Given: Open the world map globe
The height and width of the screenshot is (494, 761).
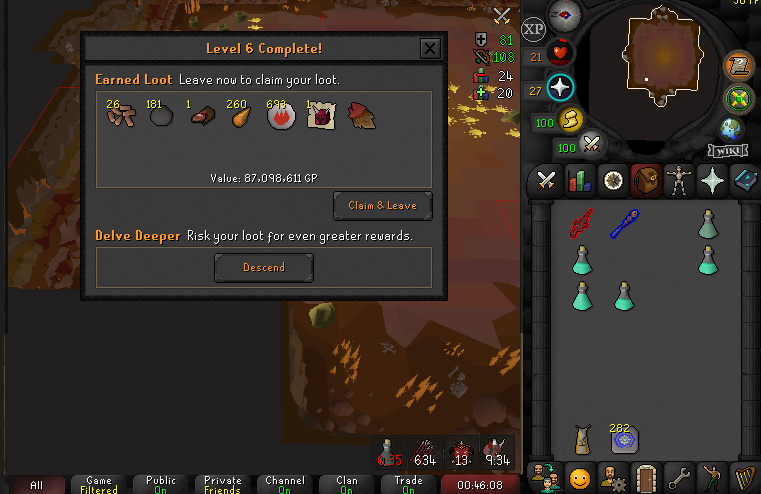Looking at the screenshot, I should coord(731,128).
